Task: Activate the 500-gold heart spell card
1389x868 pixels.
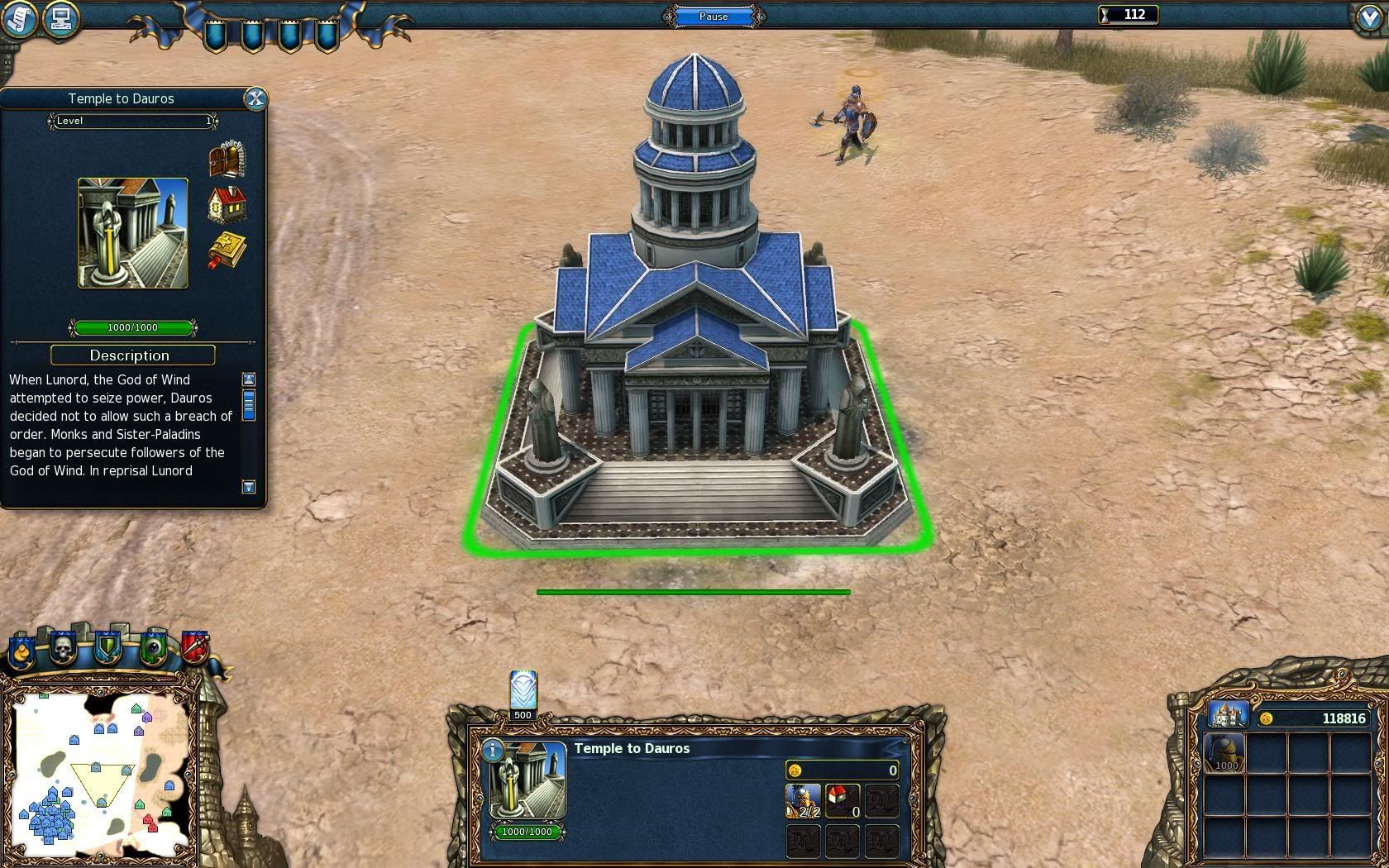Action: point(523,692)
